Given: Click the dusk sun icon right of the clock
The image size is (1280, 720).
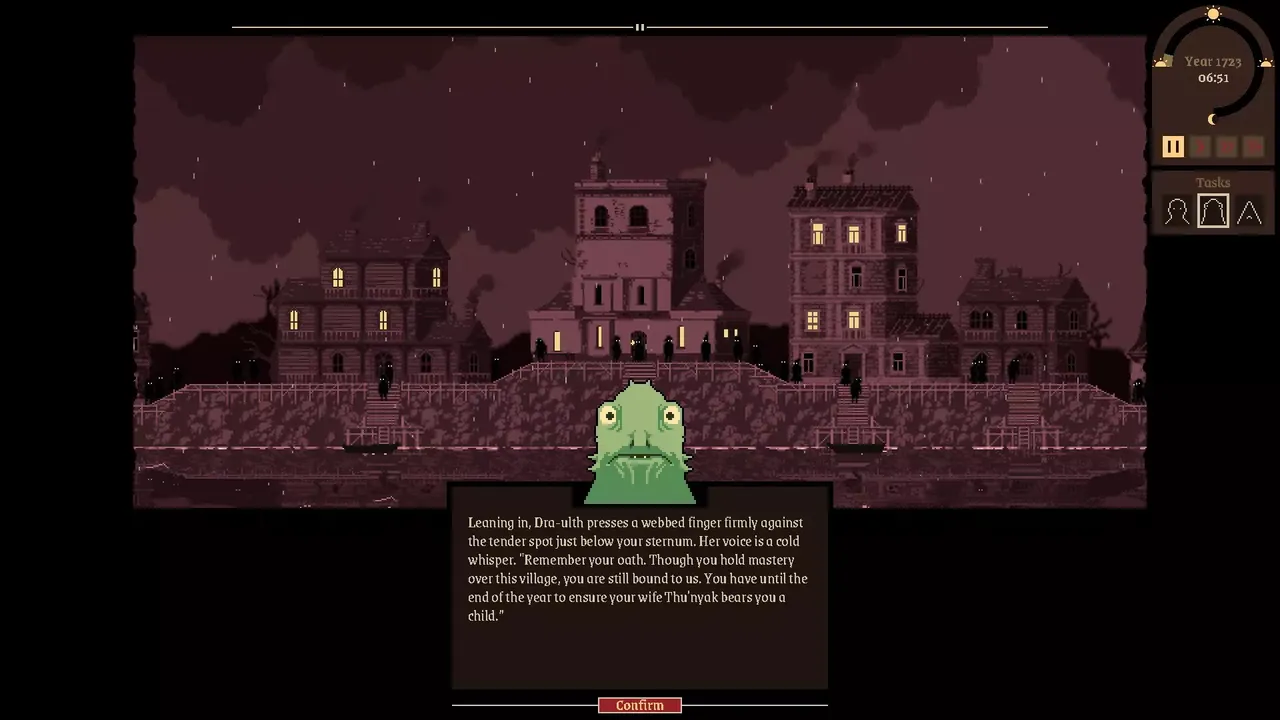Looking at the screenshot, I should 1264,61.
